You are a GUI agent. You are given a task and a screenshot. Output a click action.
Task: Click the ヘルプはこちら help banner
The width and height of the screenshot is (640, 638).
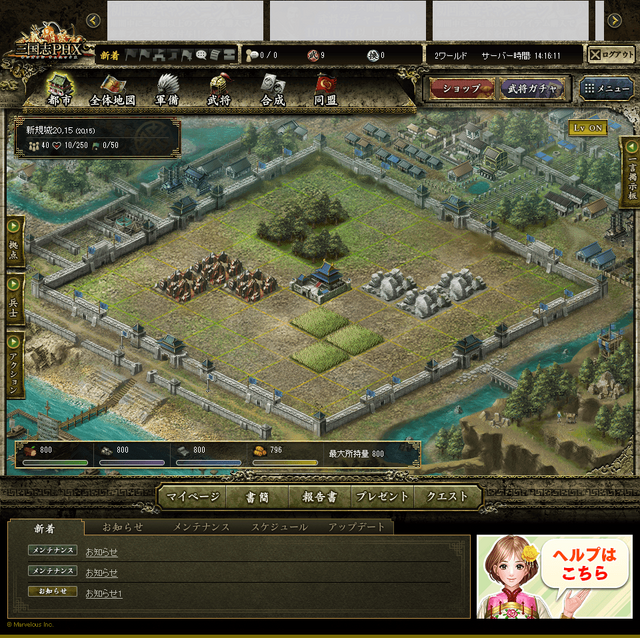[x=553, y=578]
